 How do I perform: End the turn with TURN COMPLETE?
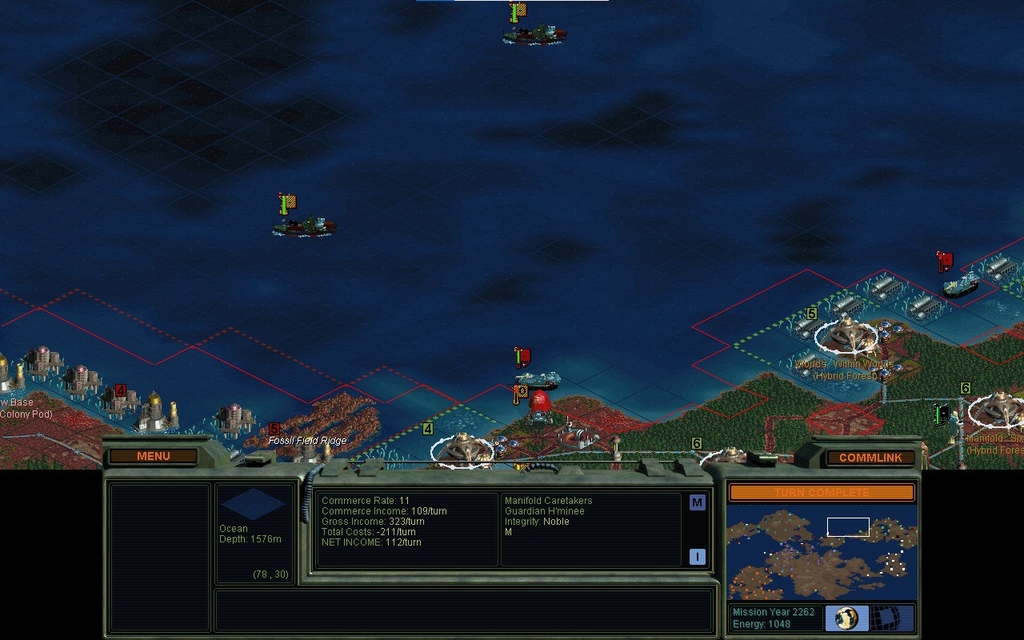pyautogui.click(x=820, y=492)
